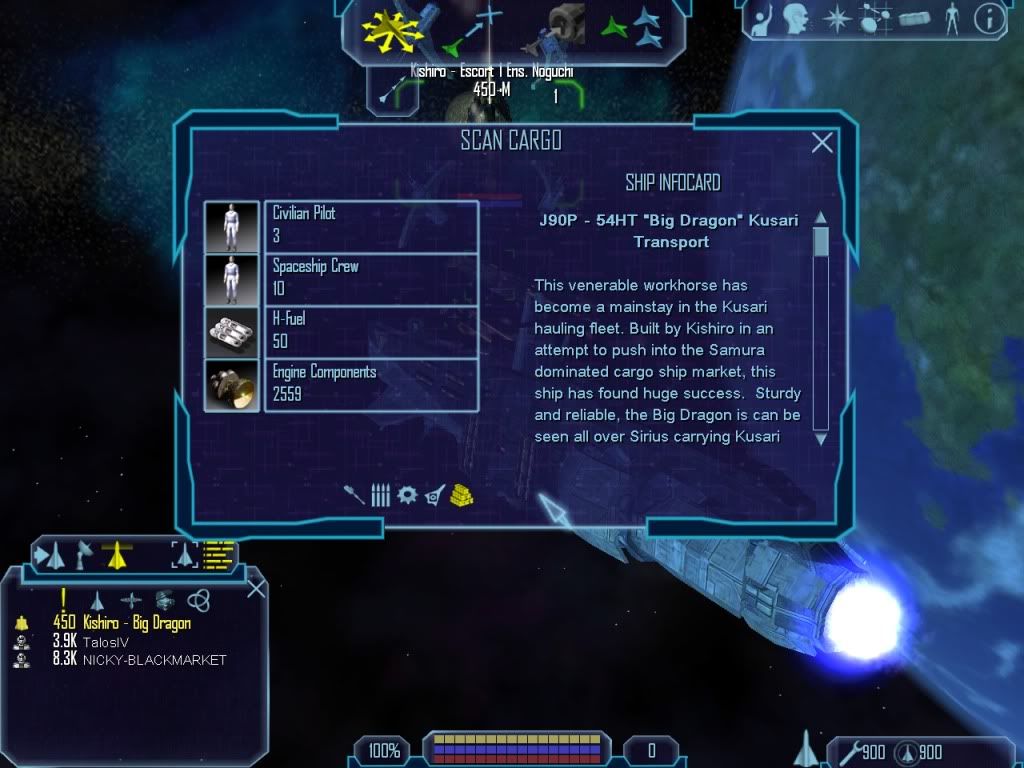This screenshot has height=768, width=1024.
Task: Open the information icon in top-right bar
Action: (989, 17)
